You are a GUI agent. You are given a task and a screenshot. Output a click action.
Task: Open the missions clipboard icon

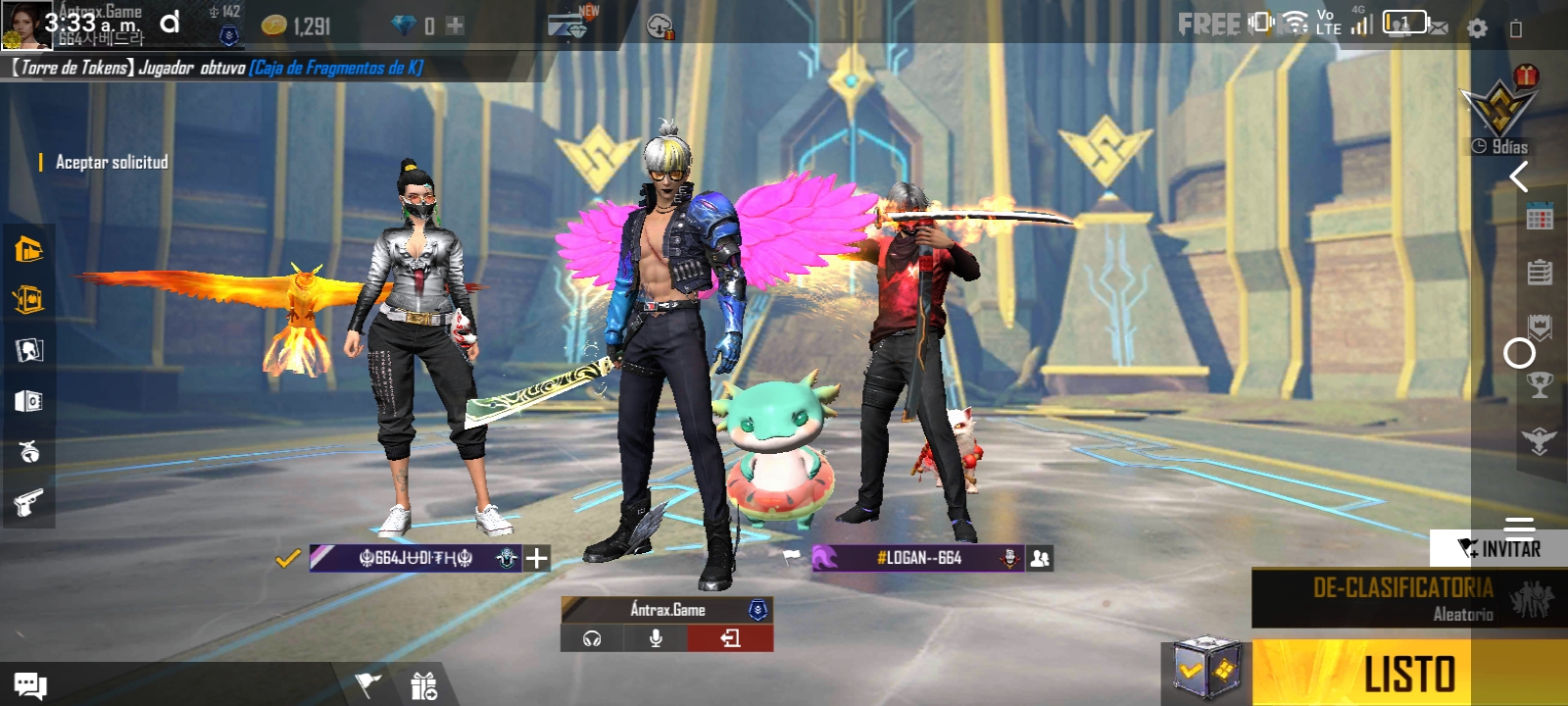click(x=1540, y=272)
